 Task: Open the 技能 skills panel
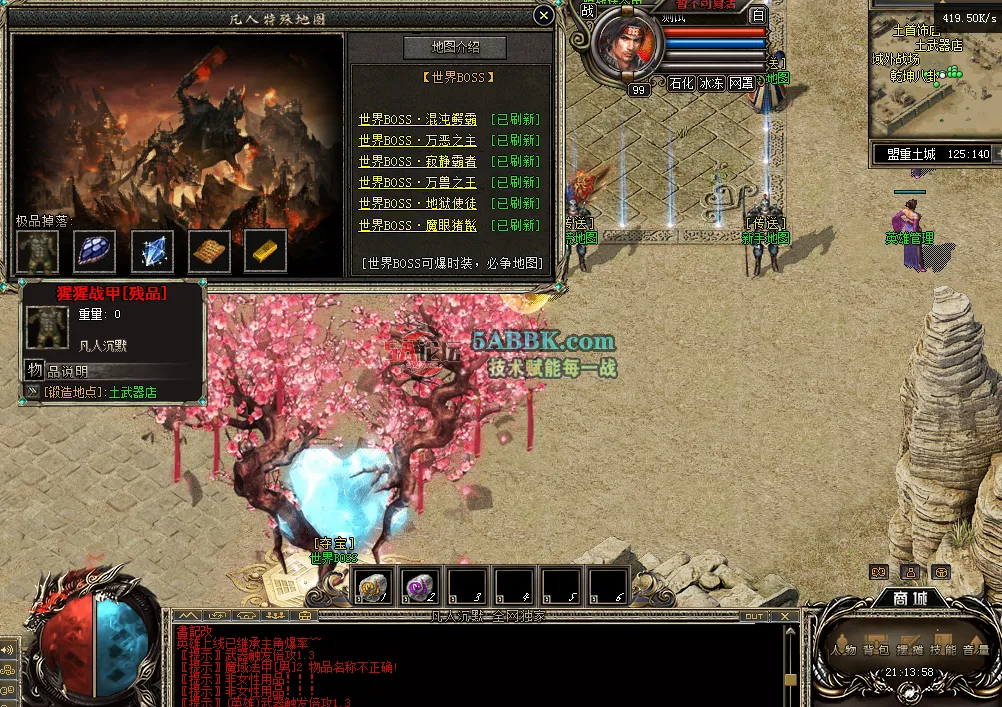[942, 649]
